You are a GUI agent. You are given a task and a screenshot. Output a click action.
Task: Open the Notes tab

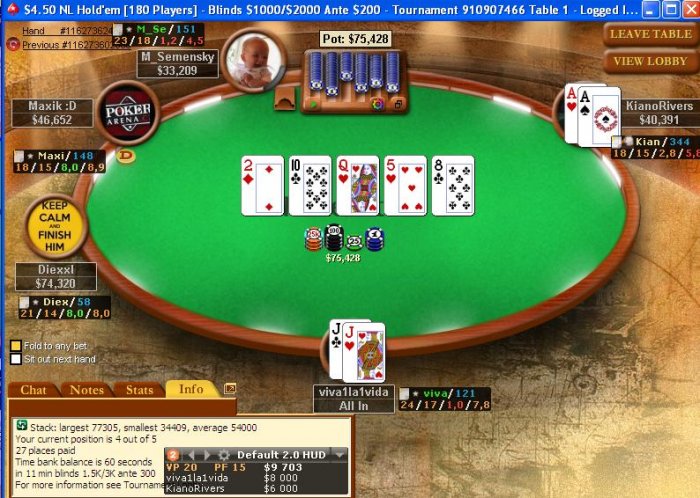coord(87,390)
